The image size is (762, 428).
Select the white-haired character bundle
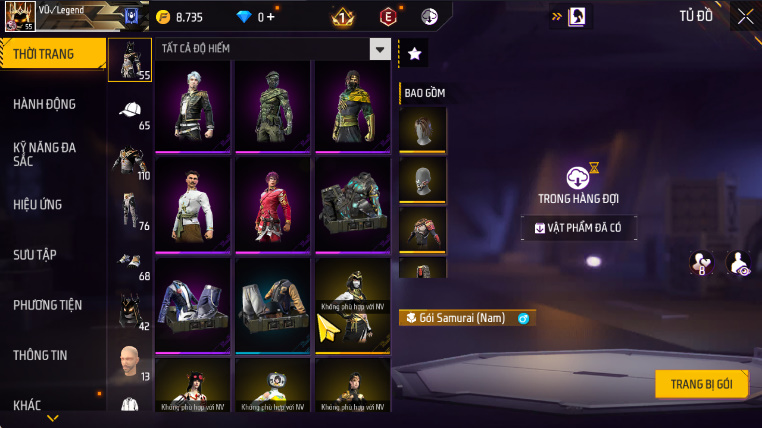[192, 103]
